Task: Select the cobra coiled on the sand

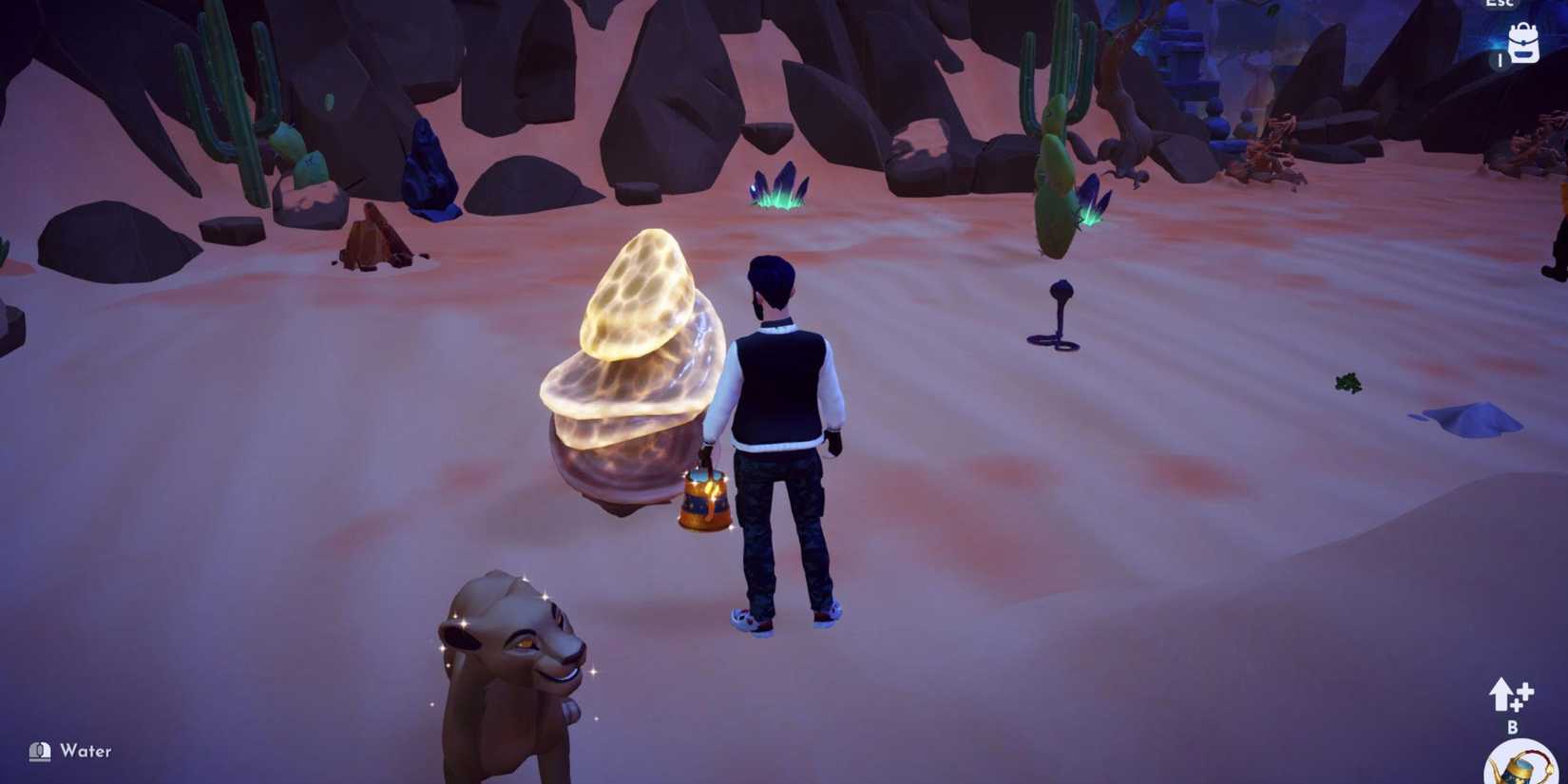Action: coord(1058,314)
